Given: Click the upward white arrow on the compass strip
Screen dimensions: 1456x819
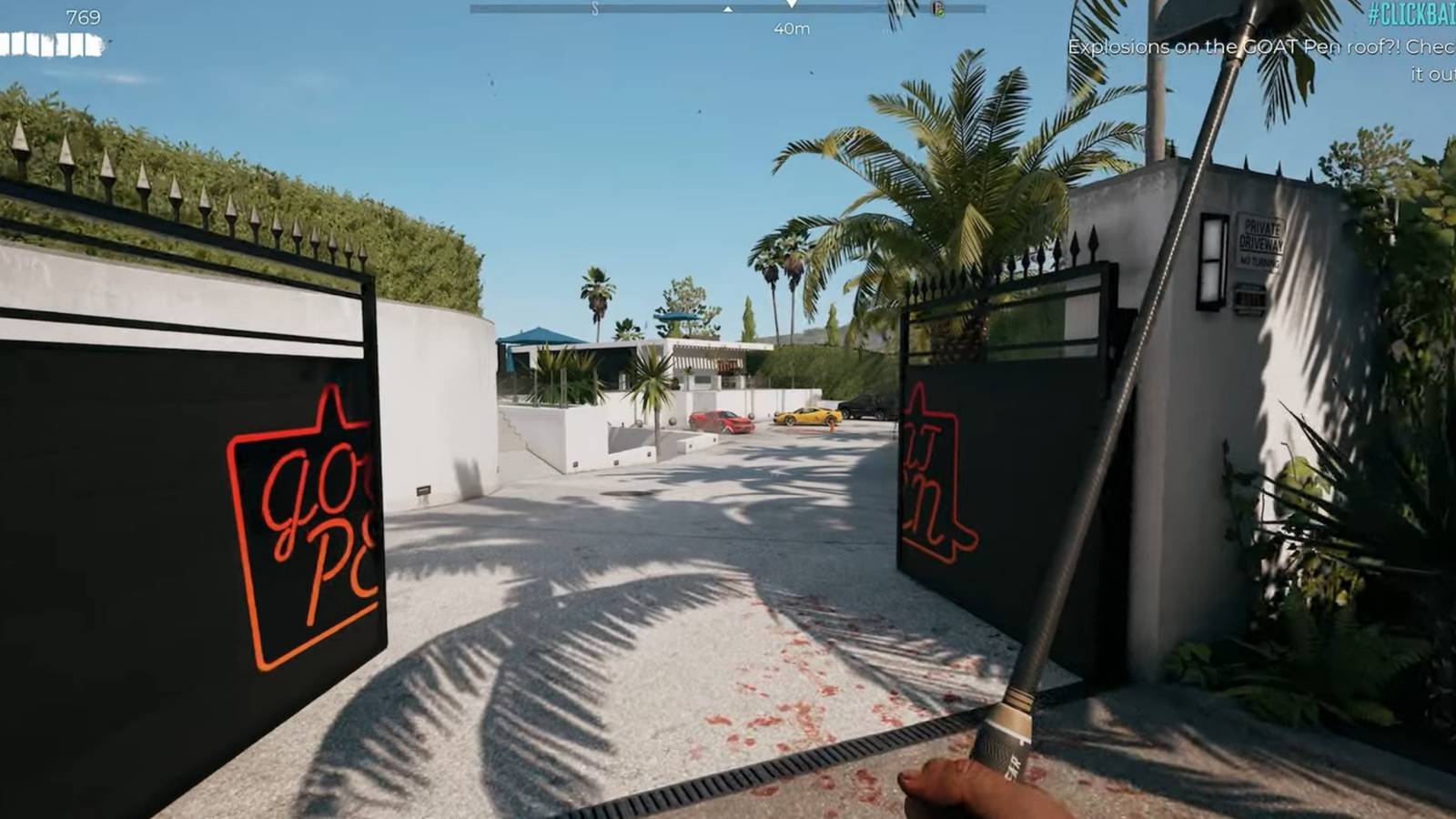Looking at the screenshot, I should point(726,11).
